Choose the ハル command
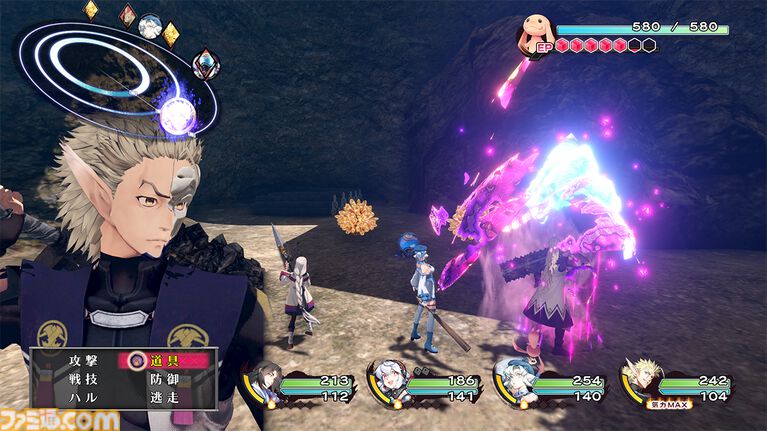This screenshot has height=431, width=767. pyautogui.click(x=77, y=397)
